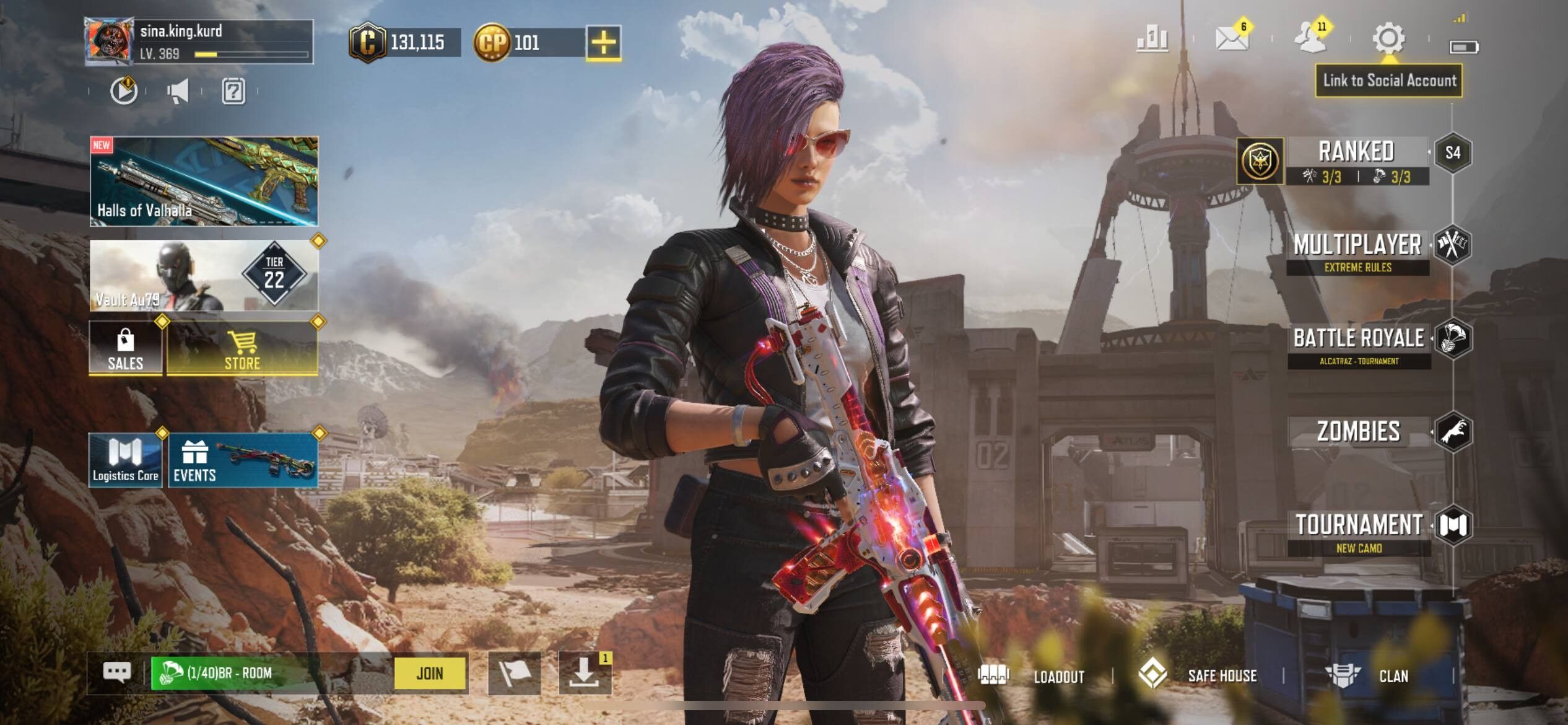Add more CP with the plus button
Viewport: 1568px width, 725px height.
tap(603, 43)
